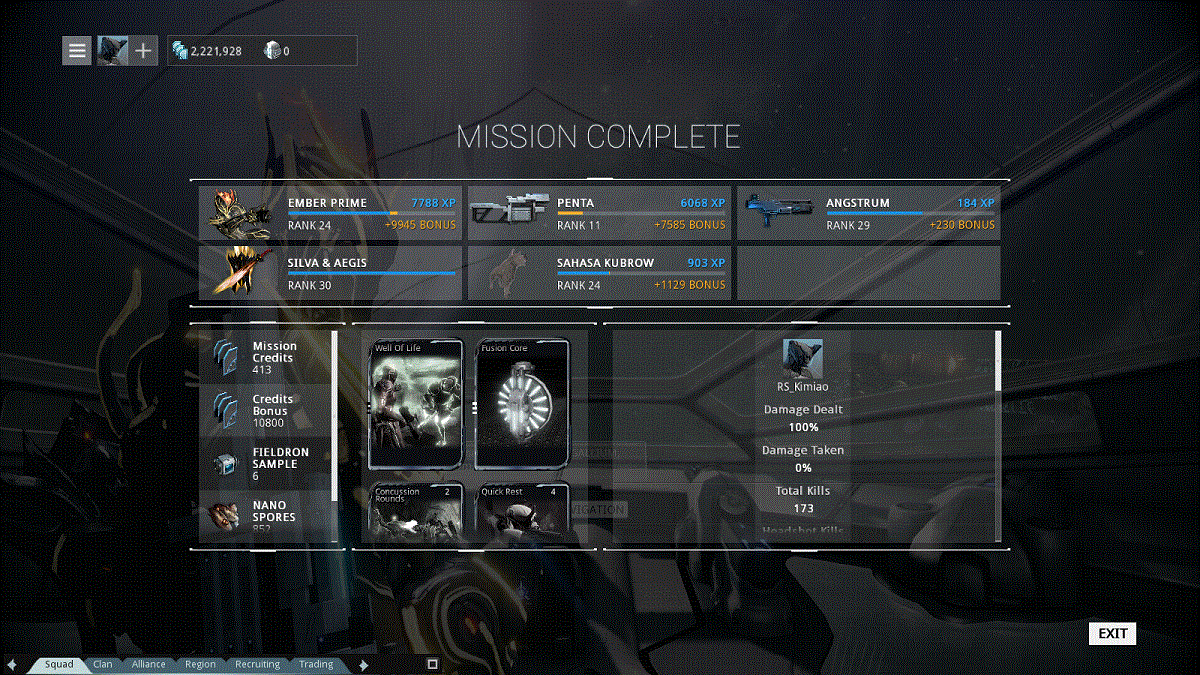
Task: Select the Well Of Life mod card
Action: 417,404
